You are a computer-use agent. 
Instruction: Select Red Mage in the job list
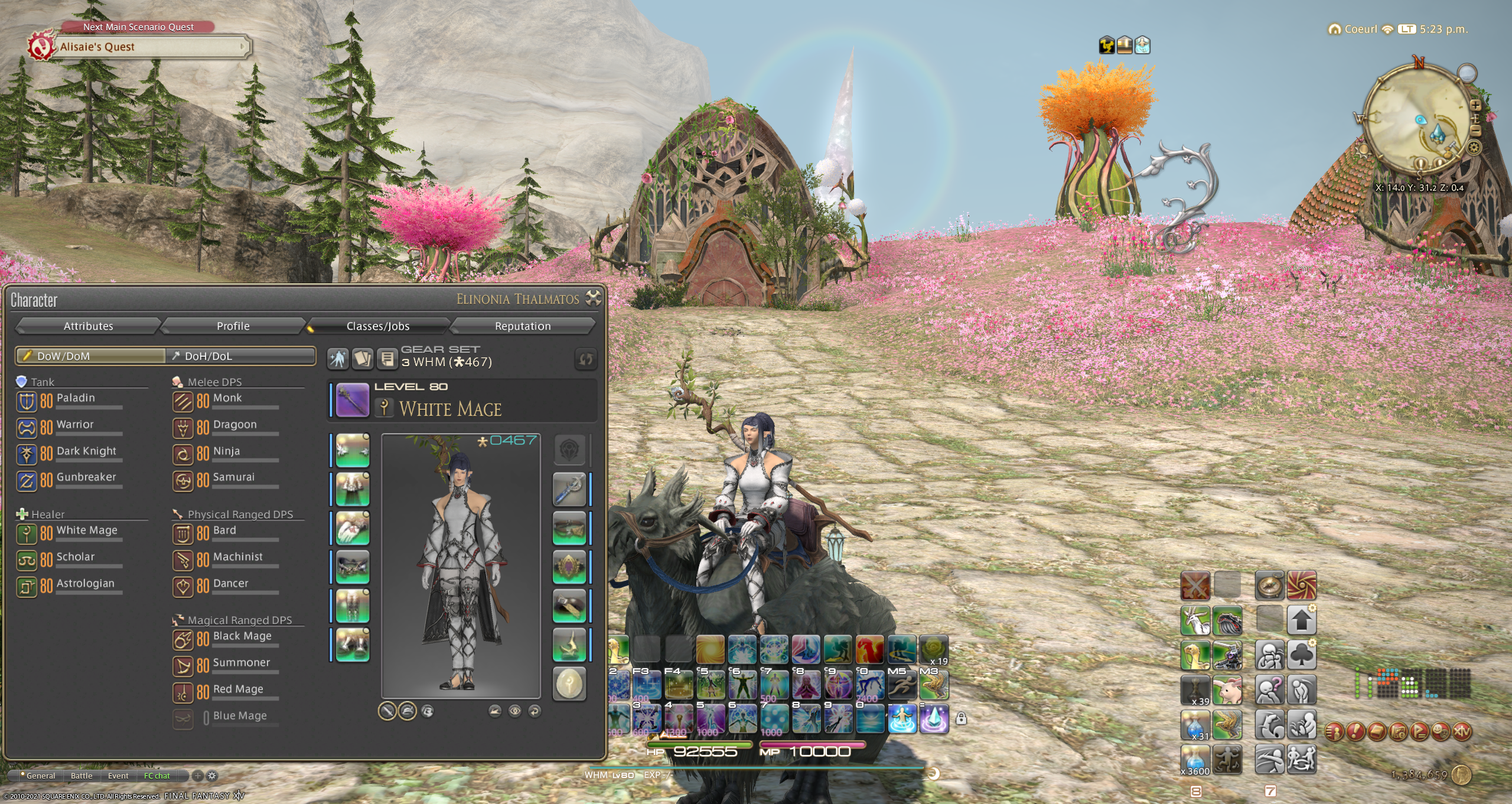click(x=237, y=690)
